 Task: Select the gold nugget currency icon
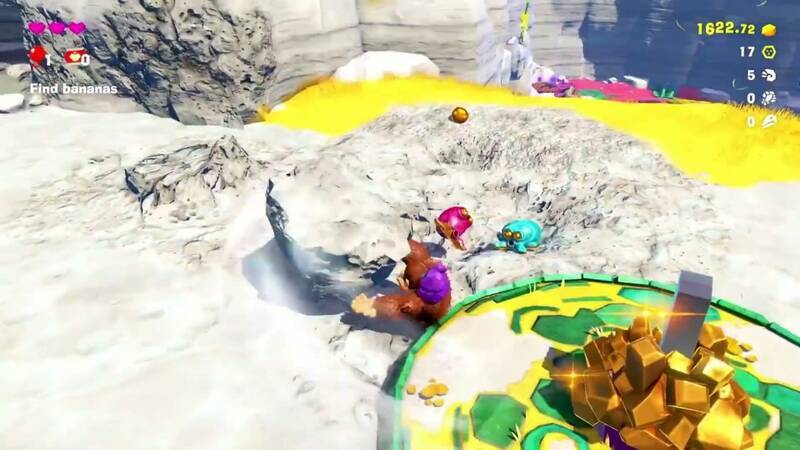769,29
